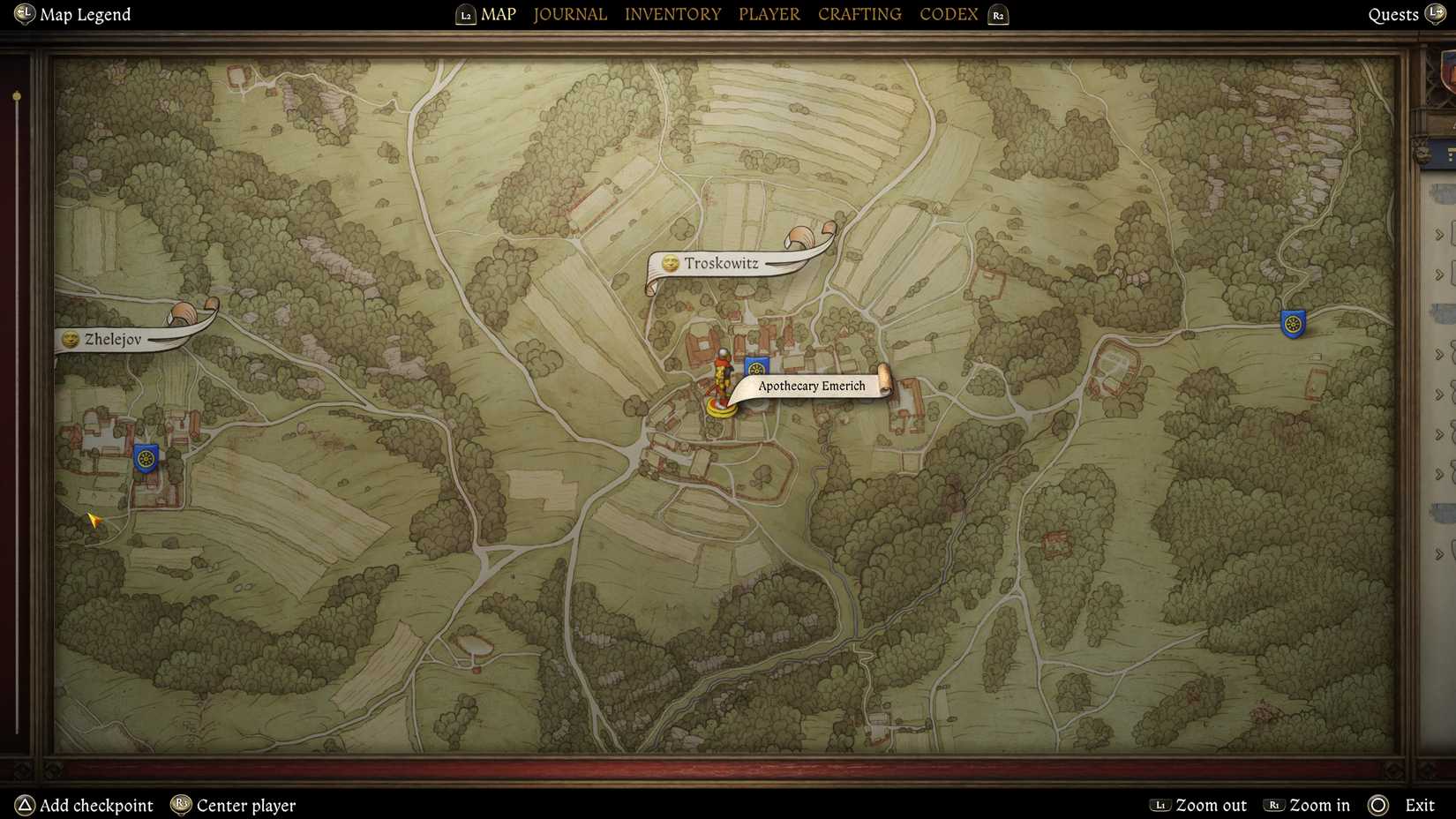Click the L2 controller button icon beside MAP
1456x819 pixels.
click(464, 14)
